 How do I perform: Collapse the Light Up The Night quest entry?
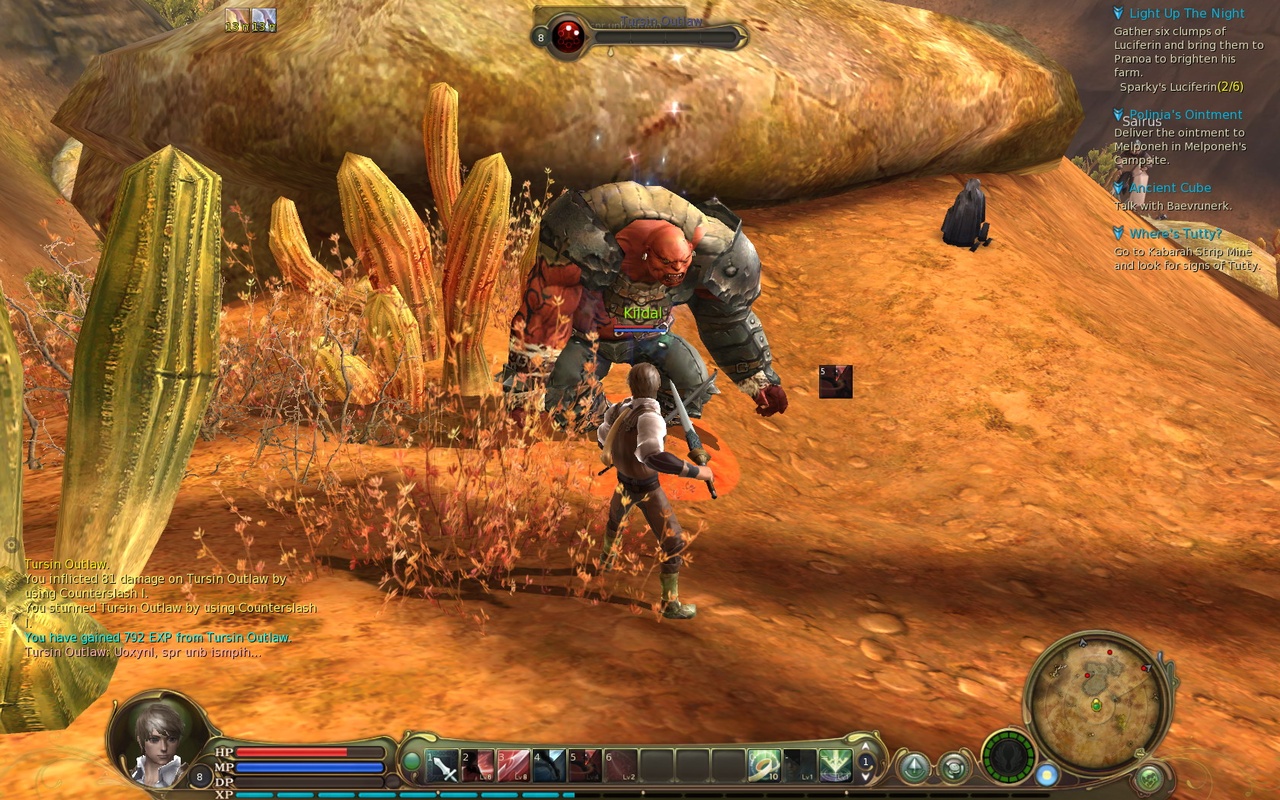point(1117,13)
